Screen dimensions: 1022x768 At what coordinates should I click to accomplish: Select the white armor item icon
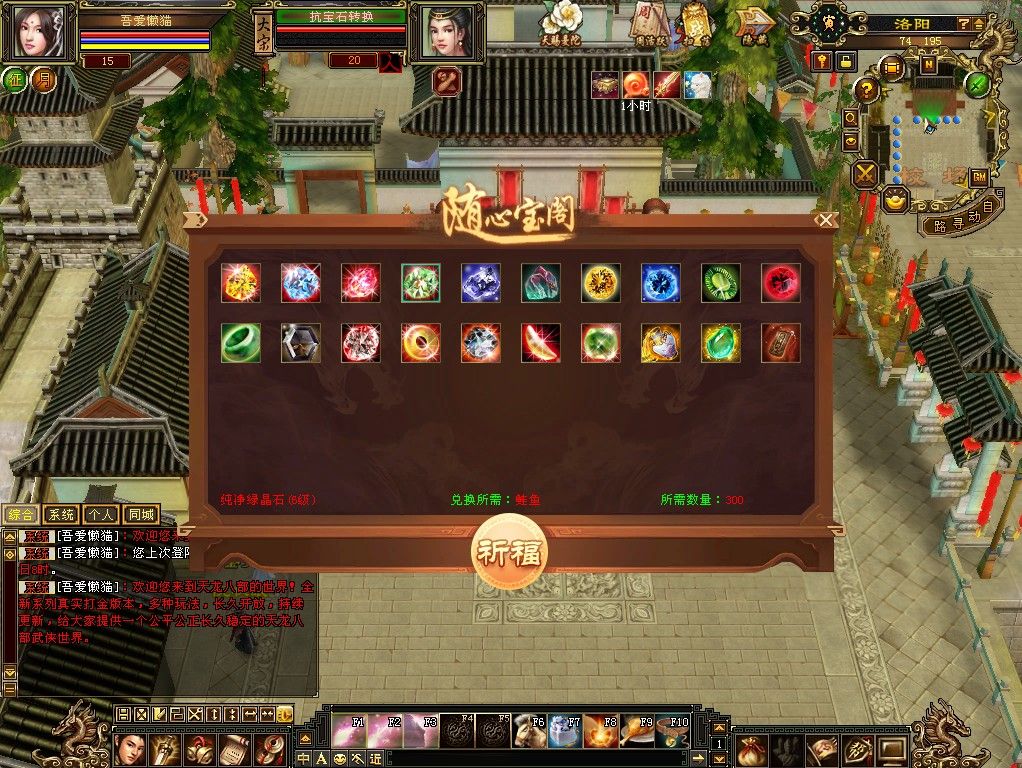pos(660,343)
